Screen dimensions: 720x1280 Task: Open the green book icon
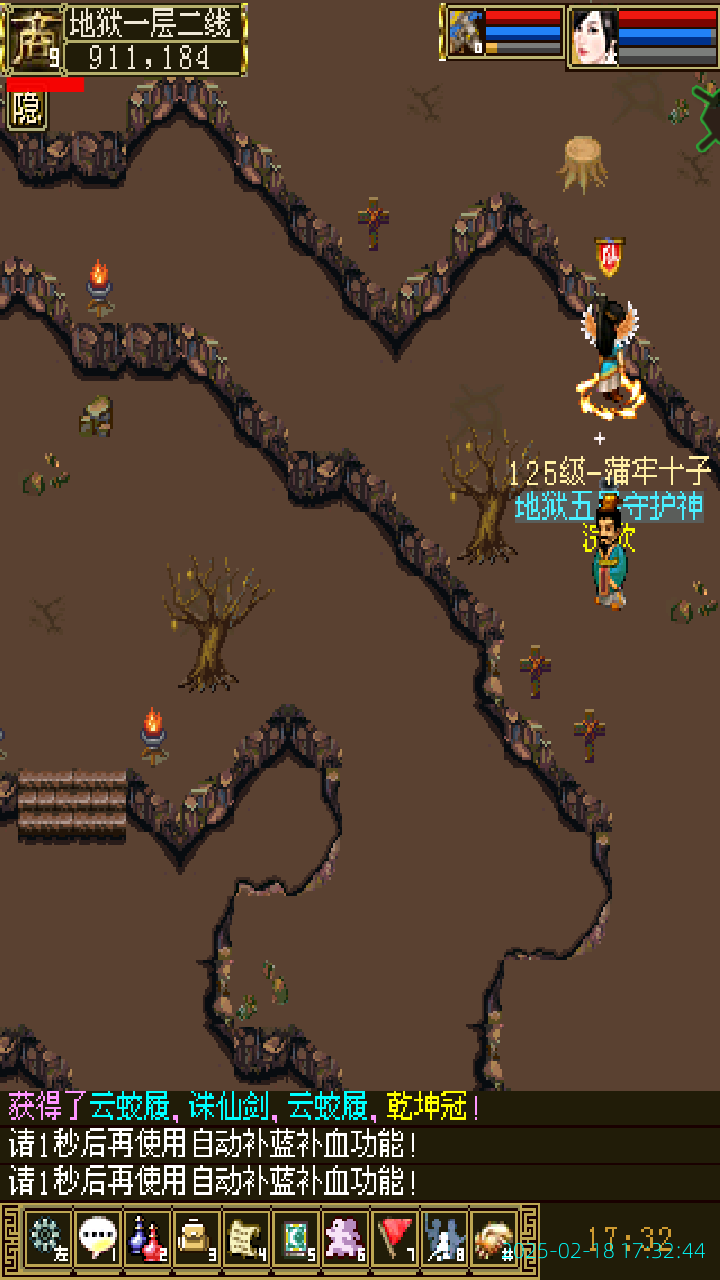(x=296, y=1238)
